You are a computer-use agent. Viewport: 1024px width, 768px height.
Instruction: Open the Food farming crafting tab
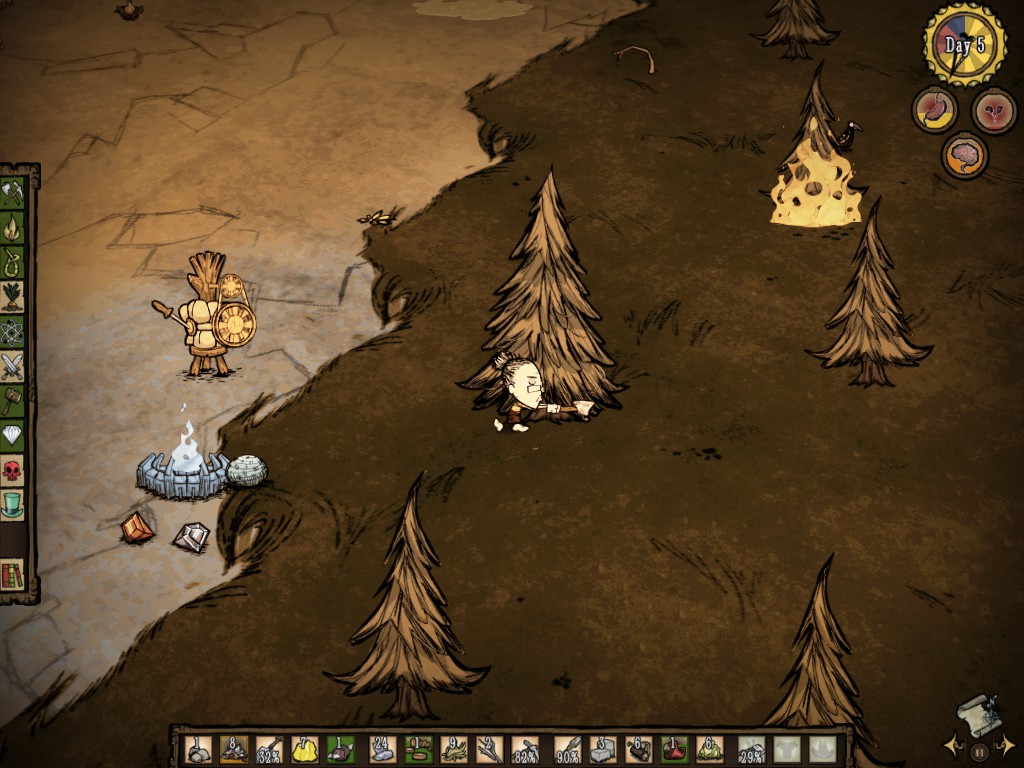point(12,297)
